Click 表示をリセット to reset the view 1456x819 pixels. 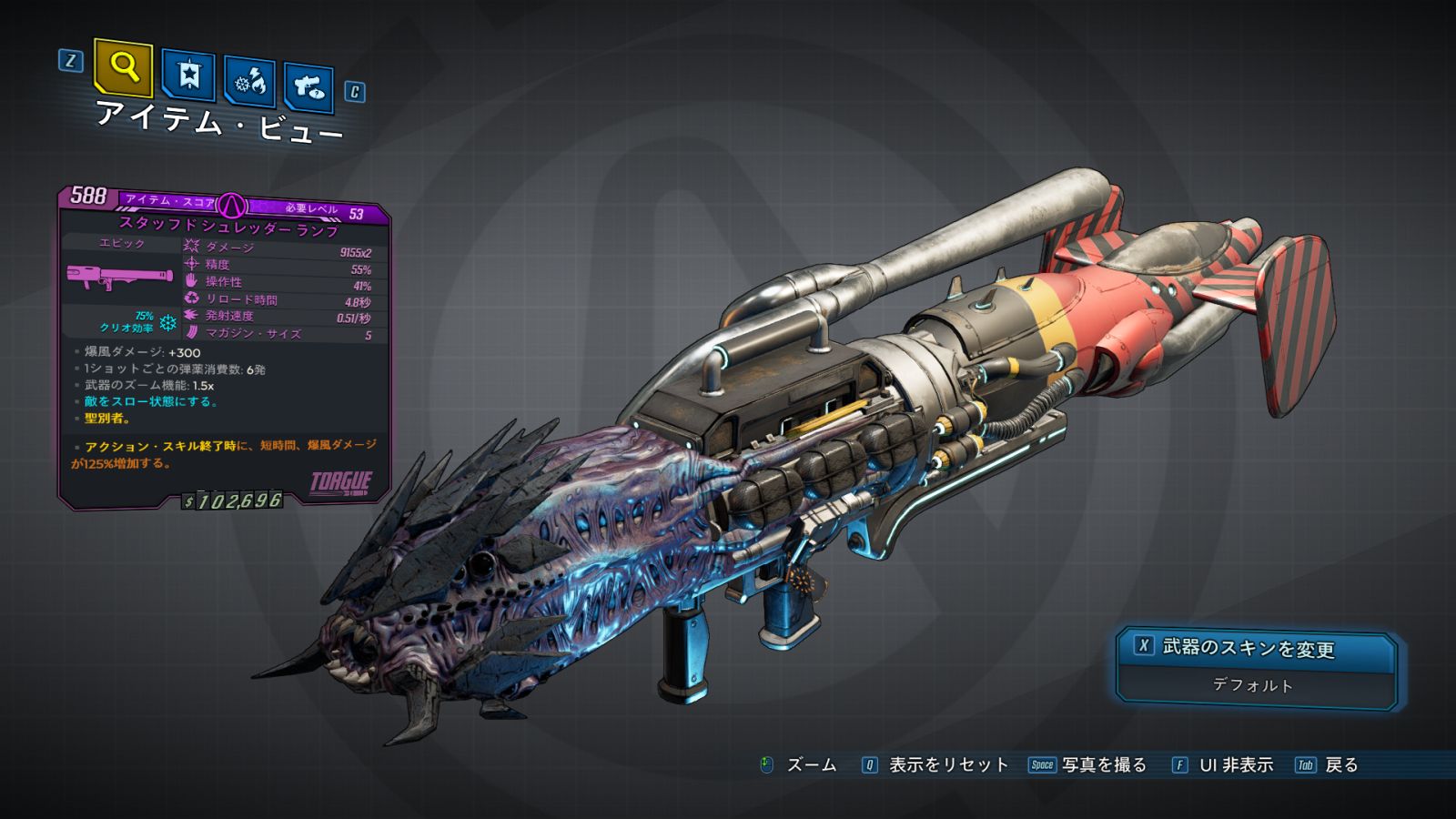[x=947, y=765]
